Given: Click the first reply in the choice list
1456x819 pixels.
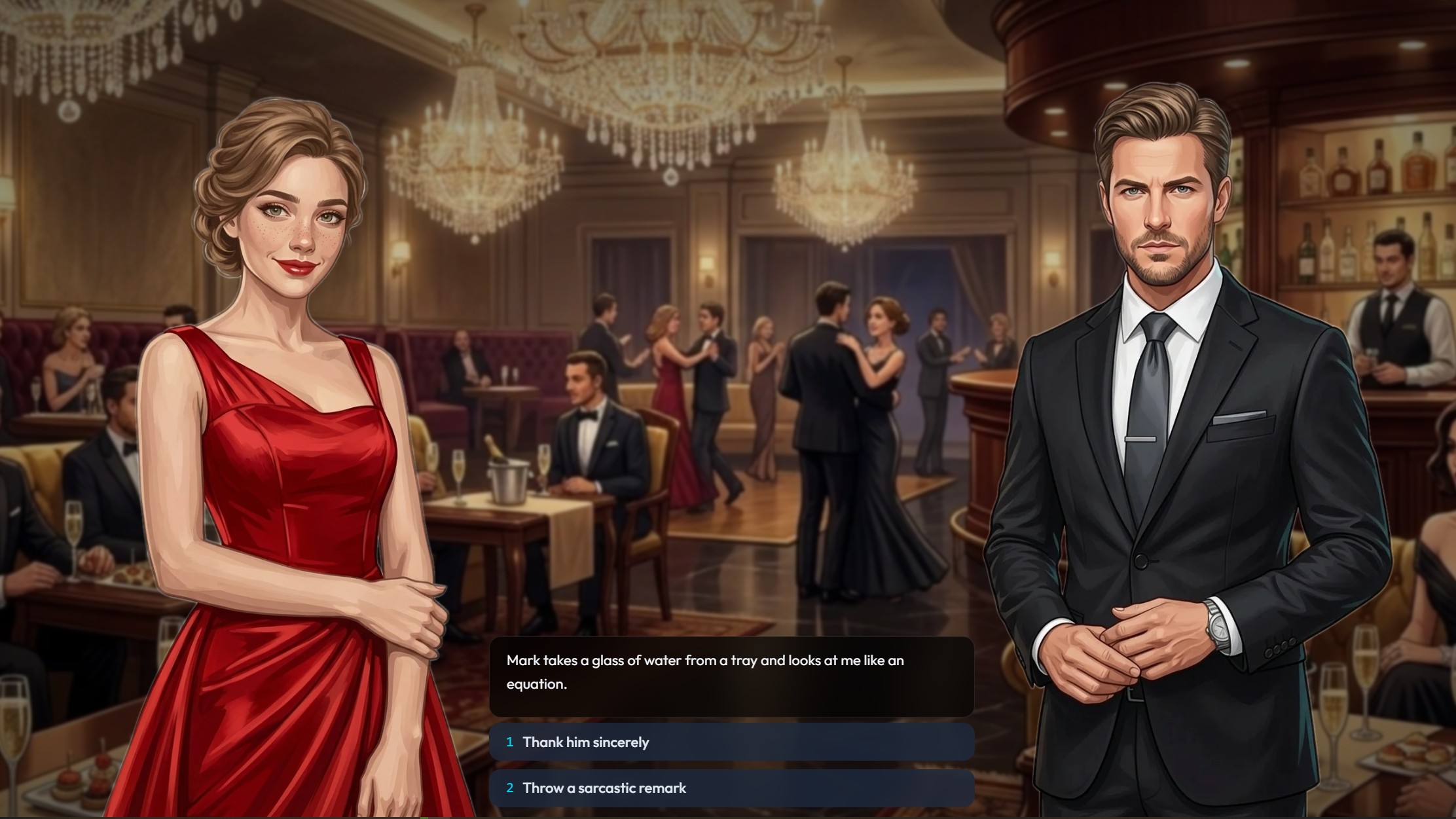Looking at the screenshot, I should [x=732, y=742].
